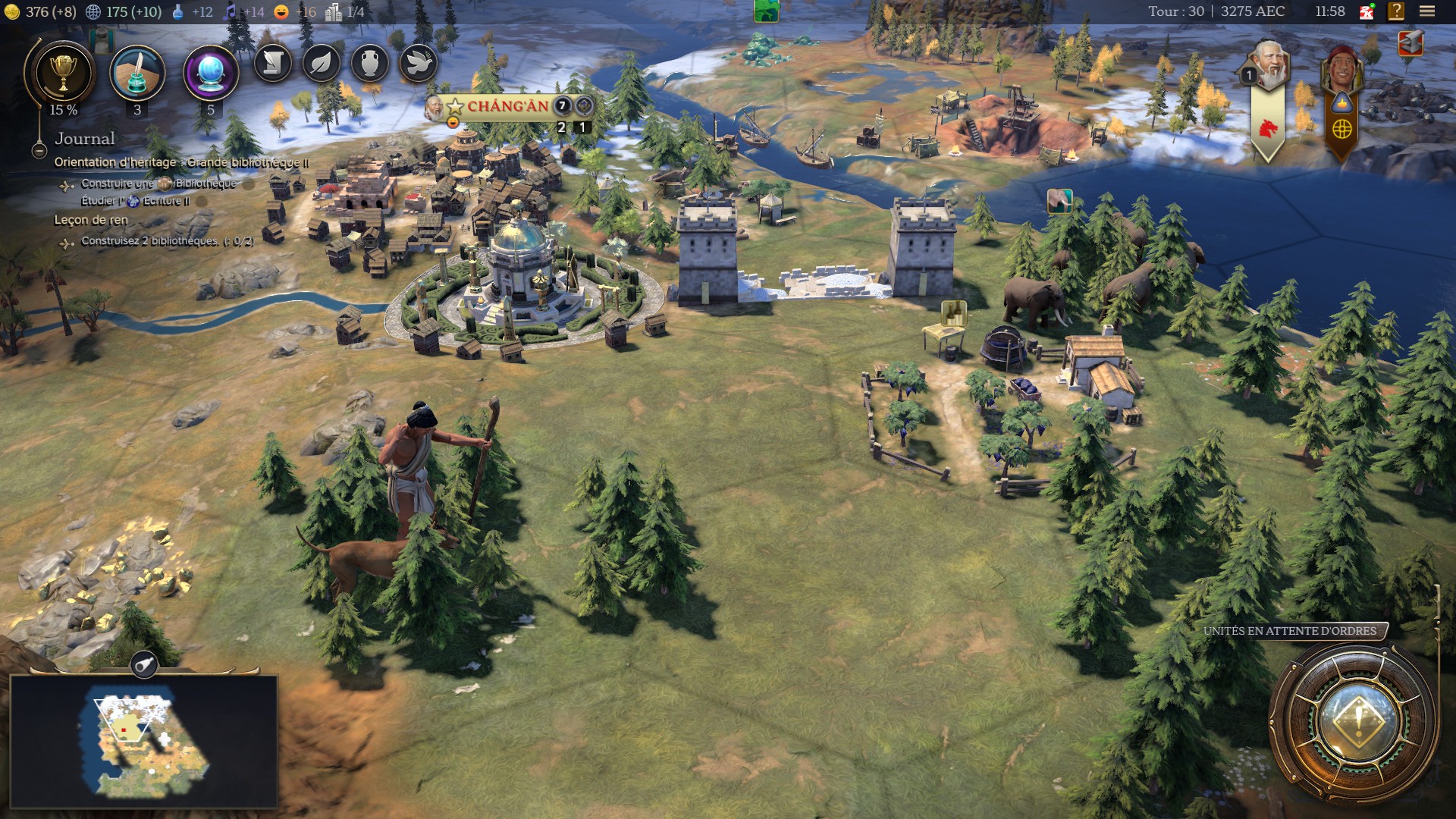This screenshot has height=819, width=1456.
Task: Open the civics tree crystal ball icon
Action: pyautogui.click(x=211, y=74)
